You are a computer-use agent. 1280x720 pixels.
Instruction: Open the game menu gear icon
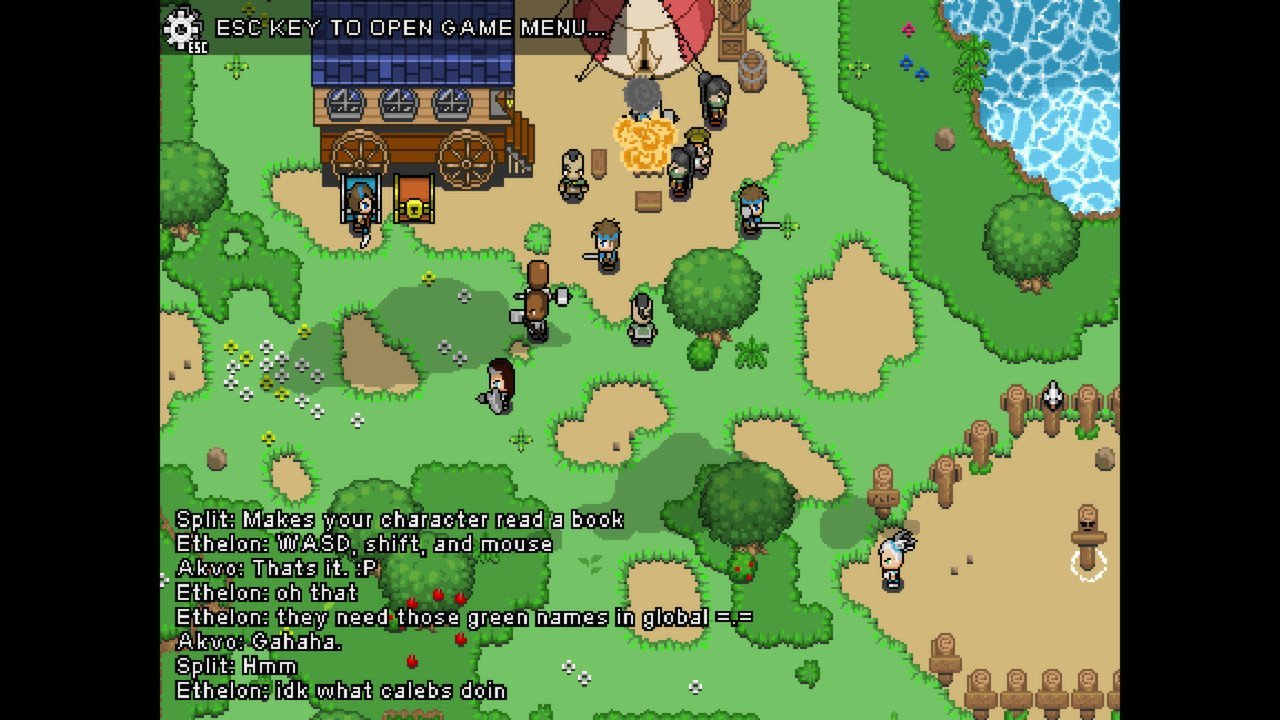point(183,28)
